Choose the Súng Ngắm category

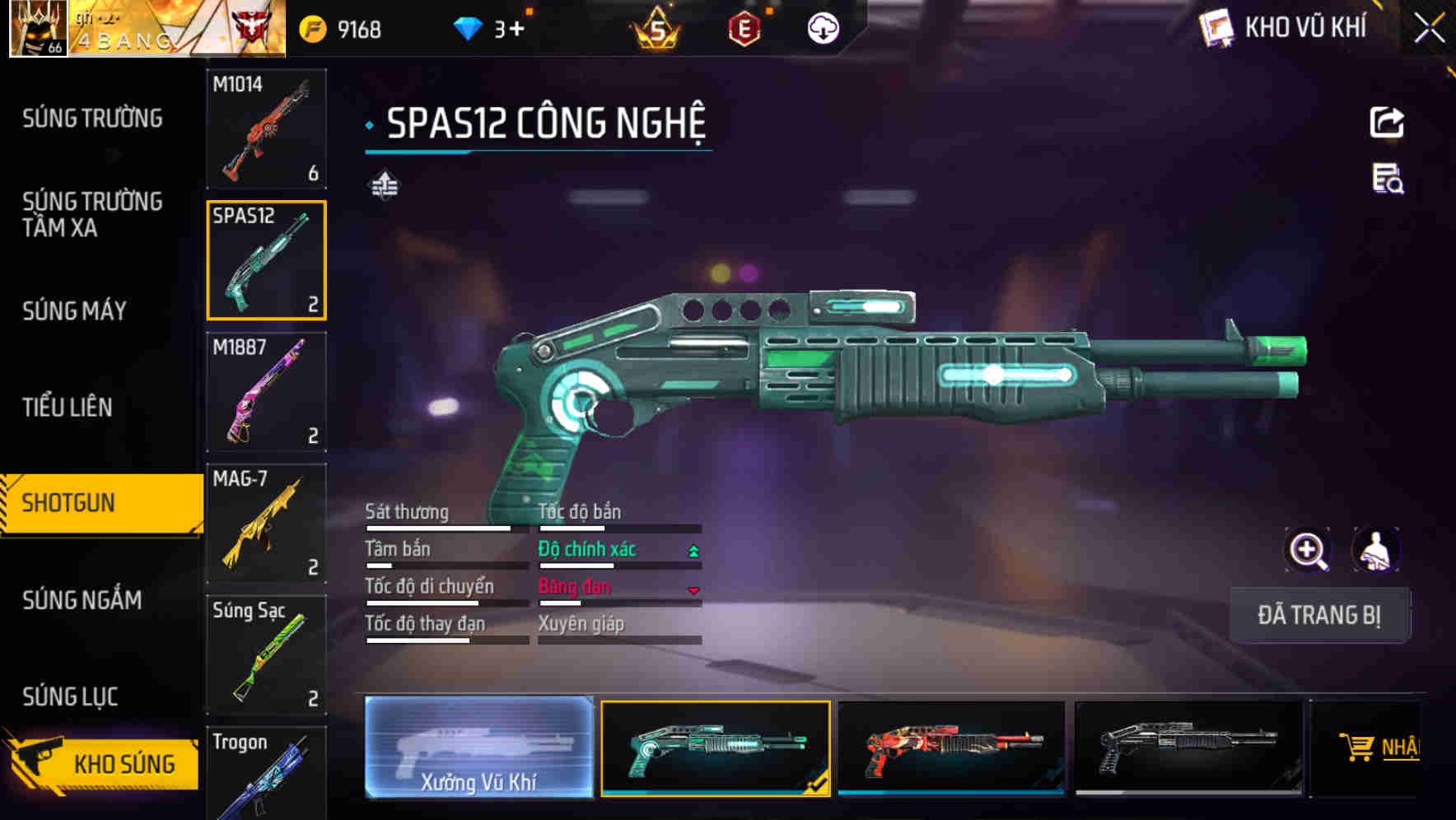coord(82,600)
